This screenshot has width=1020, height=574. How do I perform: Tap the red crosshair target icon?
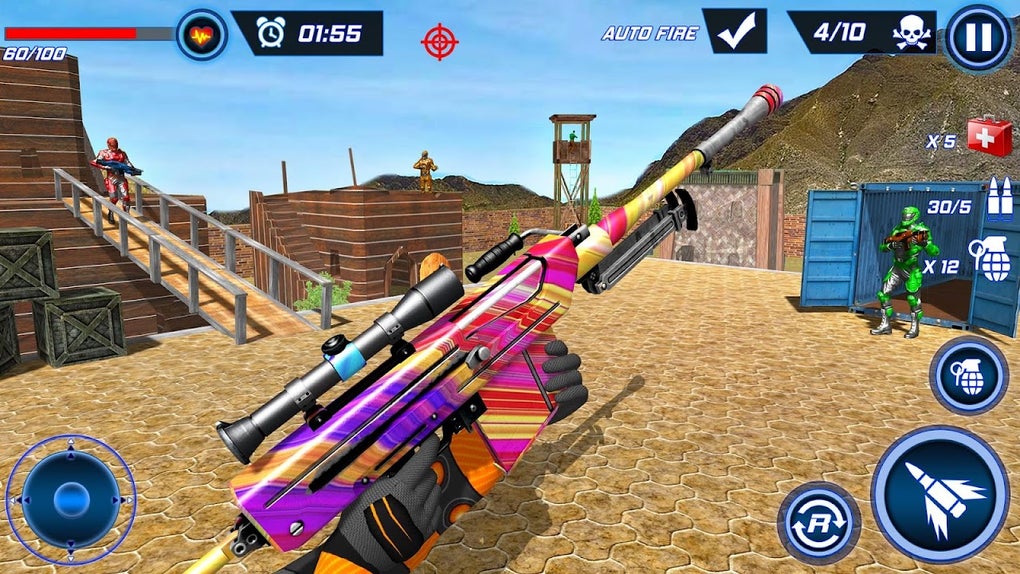[x=439, y=41]
